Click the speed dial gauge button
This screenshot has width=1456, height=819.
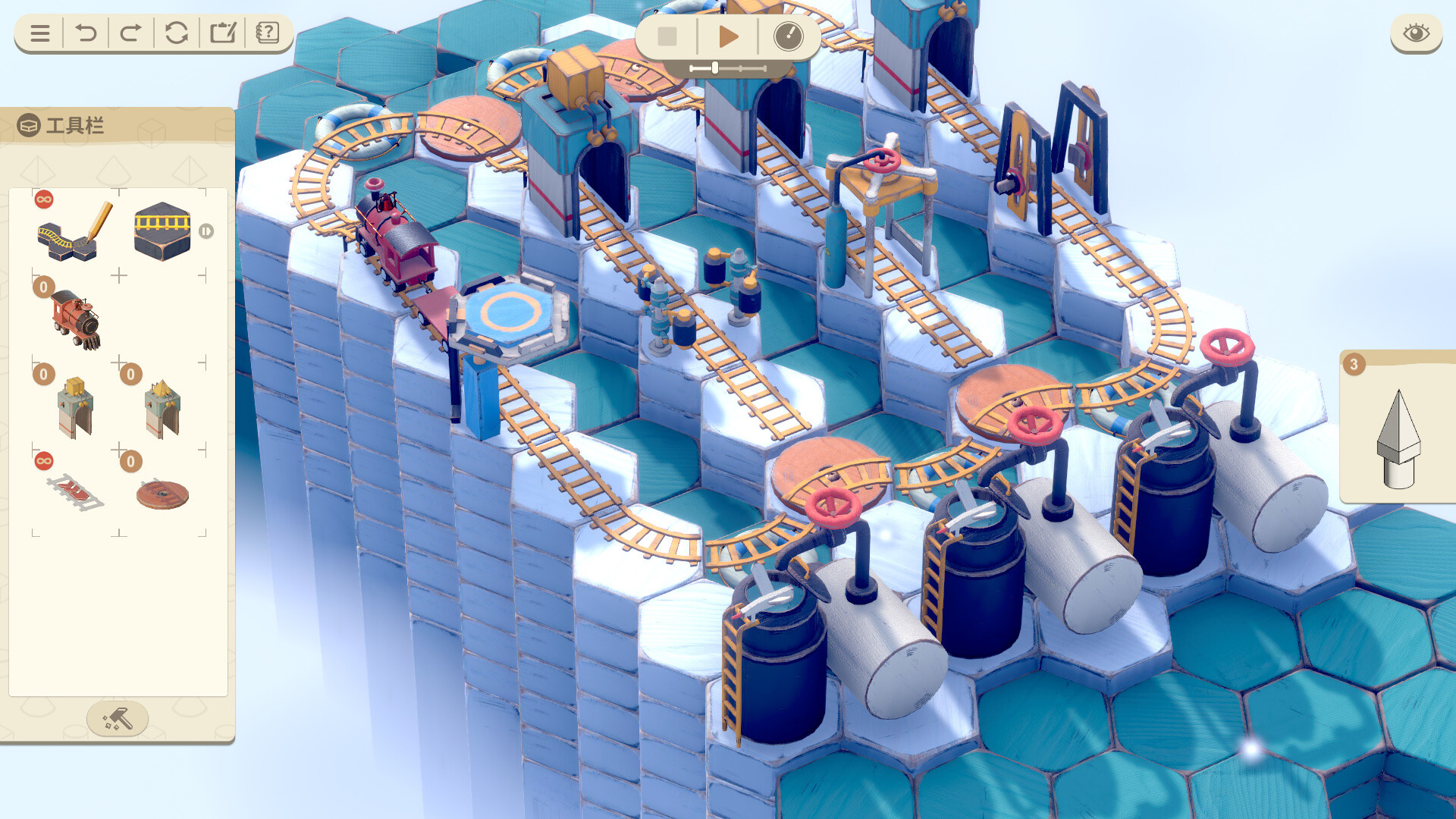pos(789,36)
